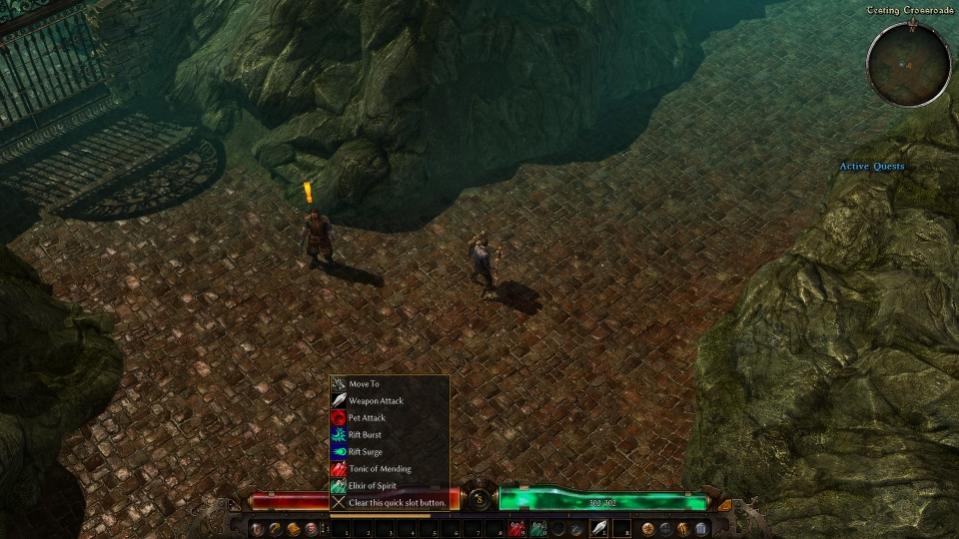Screen dimensions: 959x539
Task: Clear this quick slot button
Action: 397,503
